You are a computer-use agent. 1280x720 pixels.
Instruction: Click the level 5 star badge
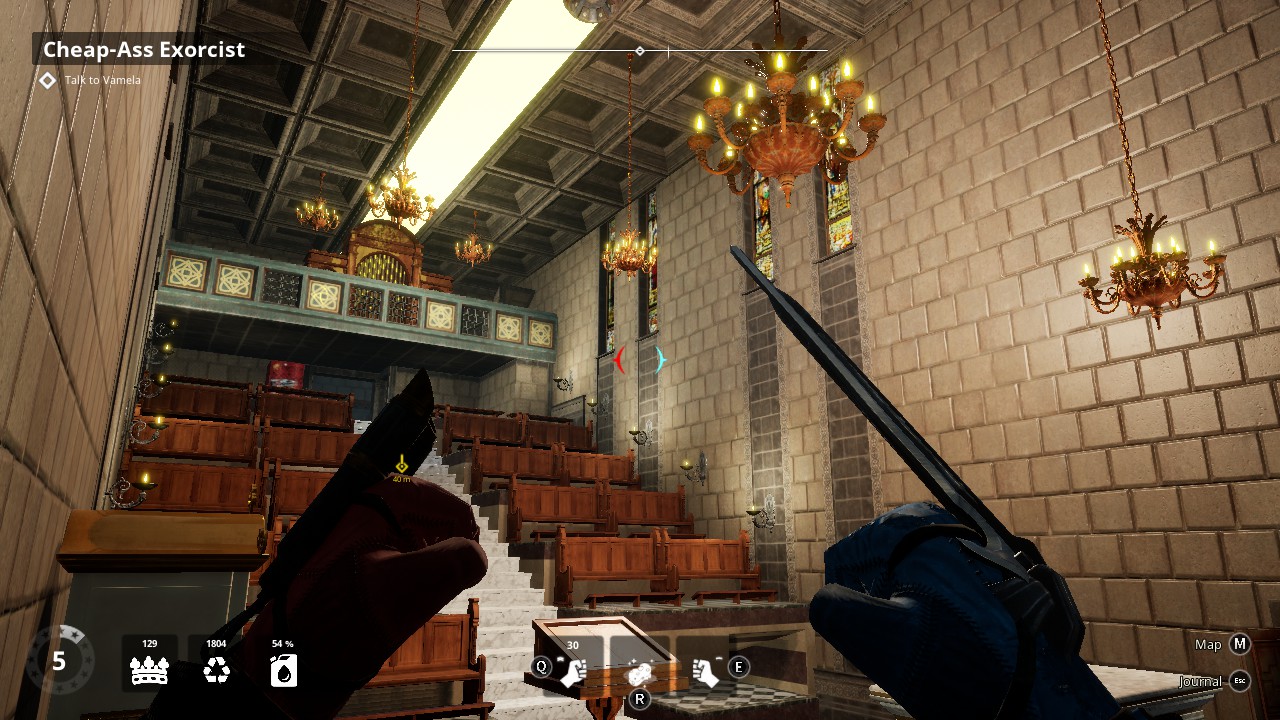coord(59,661)
